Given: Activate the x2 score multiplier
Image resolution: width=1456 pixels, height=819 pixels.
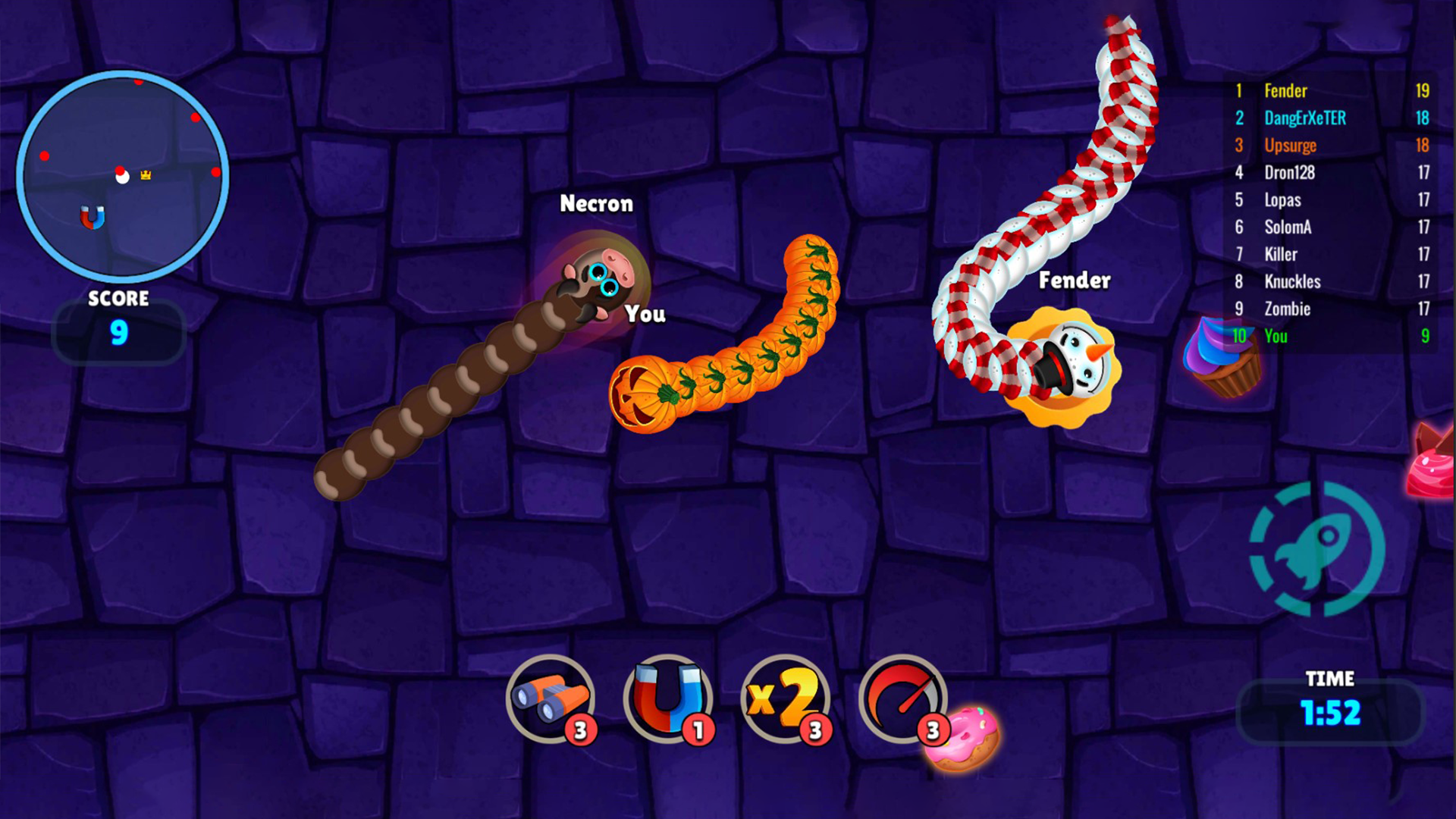Looking at the screenshot, I should click(x=785, y=698).
